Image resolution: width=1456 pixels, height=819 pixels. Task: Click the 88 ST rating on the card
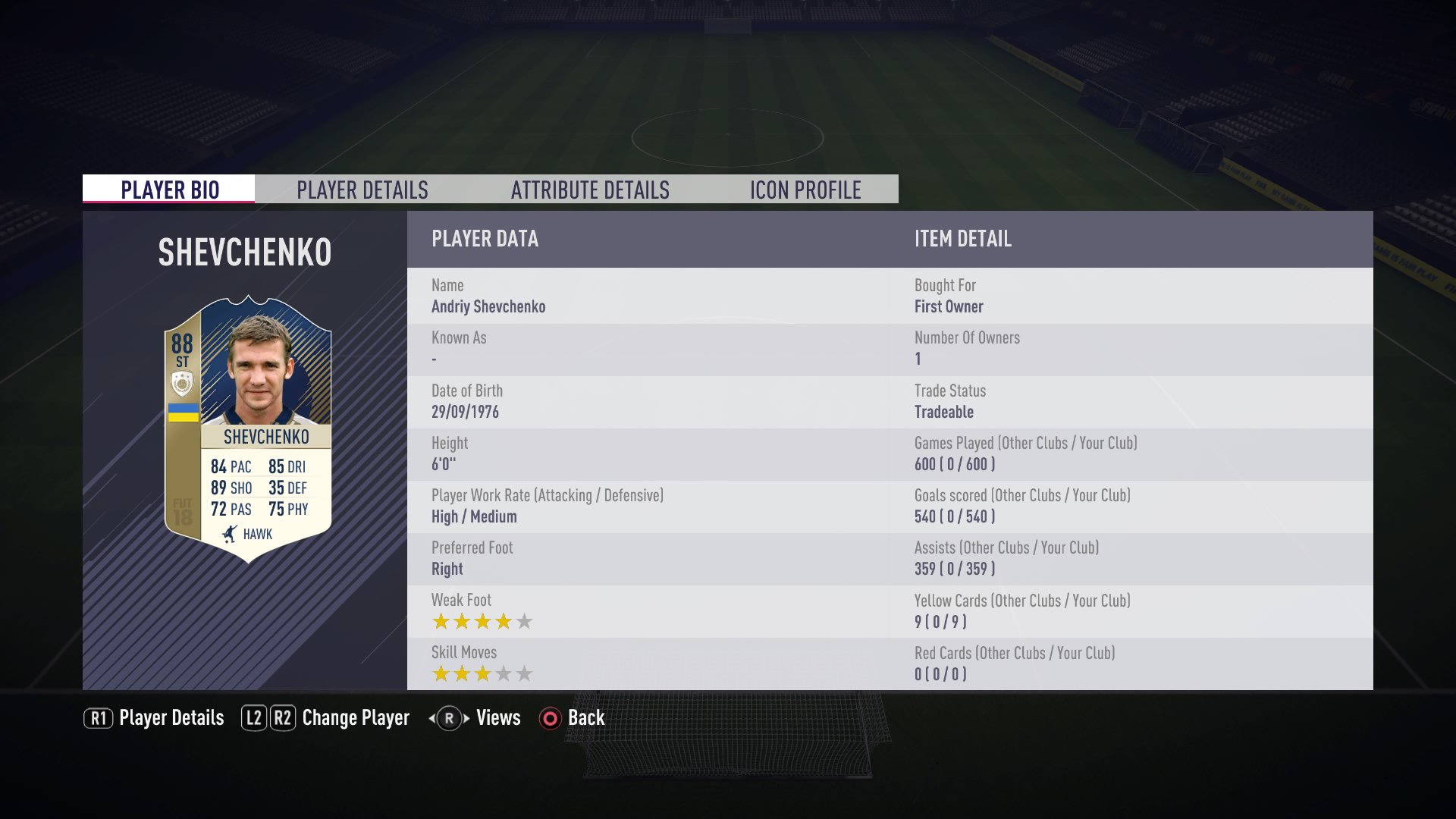click(x=184, y=347)
